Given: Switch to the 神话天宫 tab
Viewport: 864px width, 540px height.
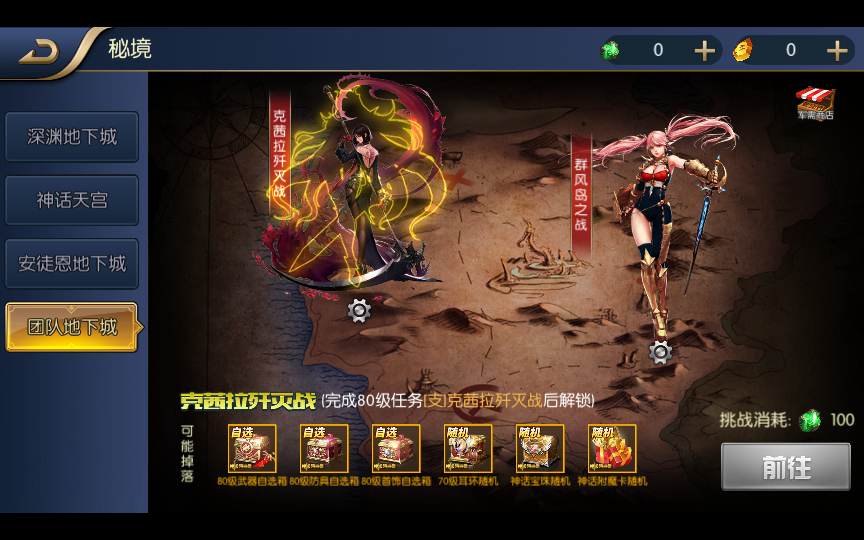Looking at the screenshot, I should tap(72, 200).
